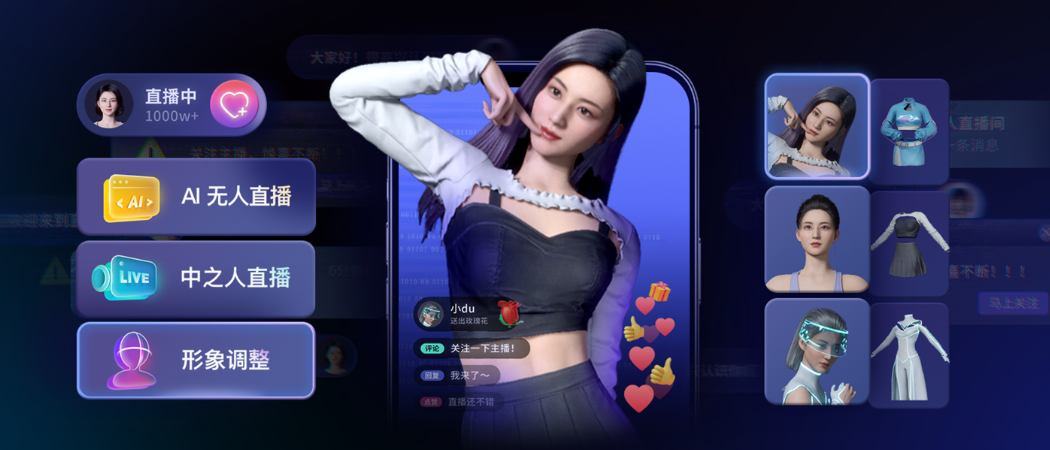The height and width of the screenshot is (450, 1050).
Task: Open the AI 无人直播 menu entry
Action: [x=196, y=197]
